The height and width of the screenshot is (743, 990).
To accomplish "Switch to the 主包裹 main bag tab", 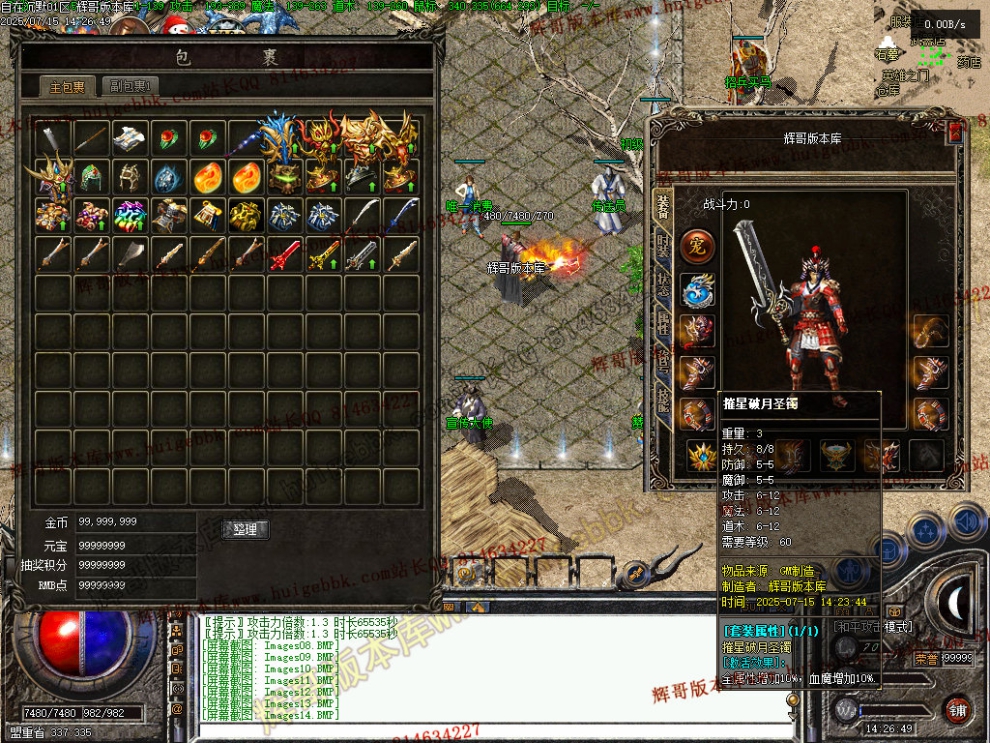I will [x=69, y=86].
